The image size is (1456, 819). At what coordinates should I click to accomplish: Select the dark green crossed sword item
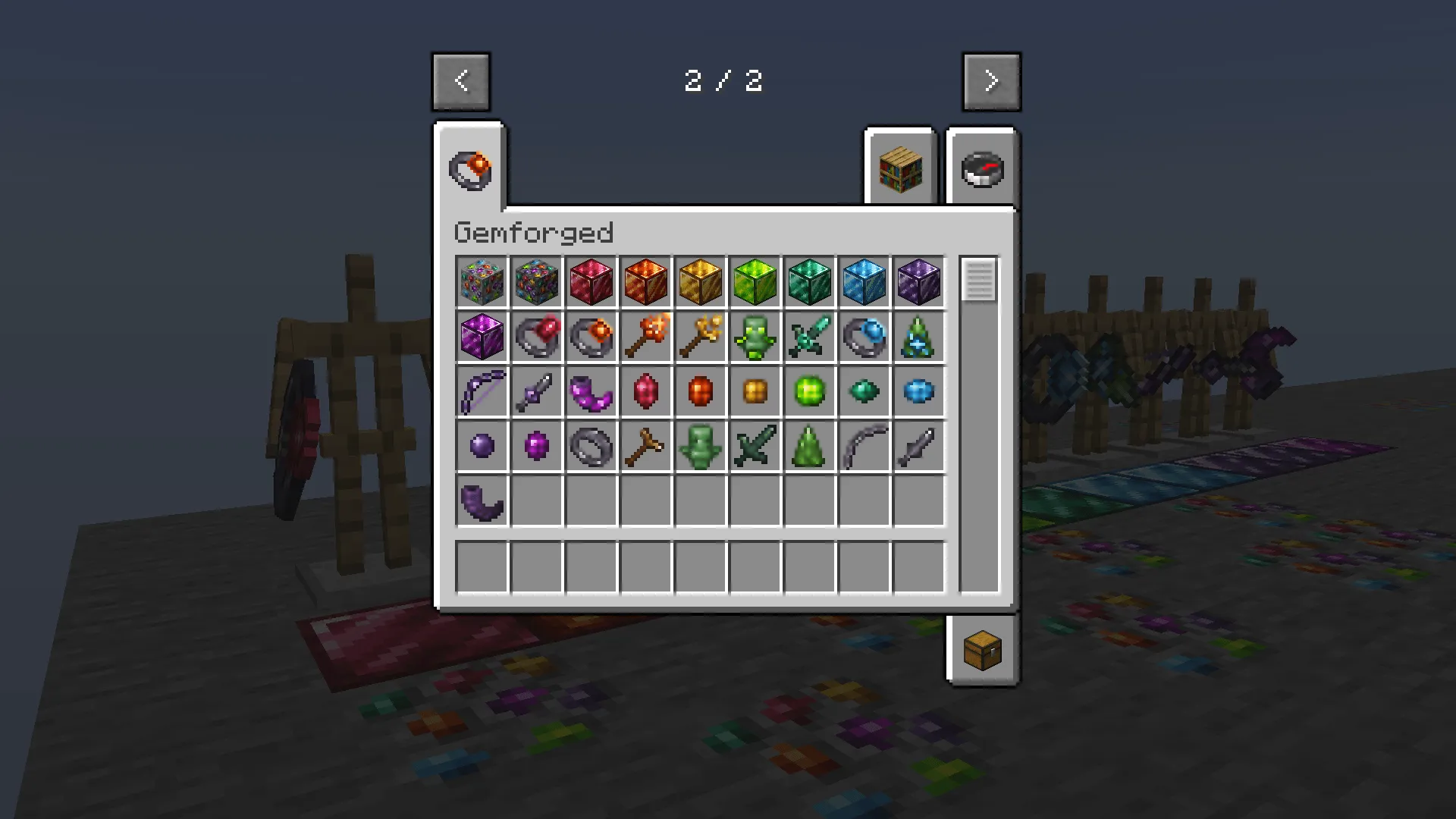tap(755, 446)
